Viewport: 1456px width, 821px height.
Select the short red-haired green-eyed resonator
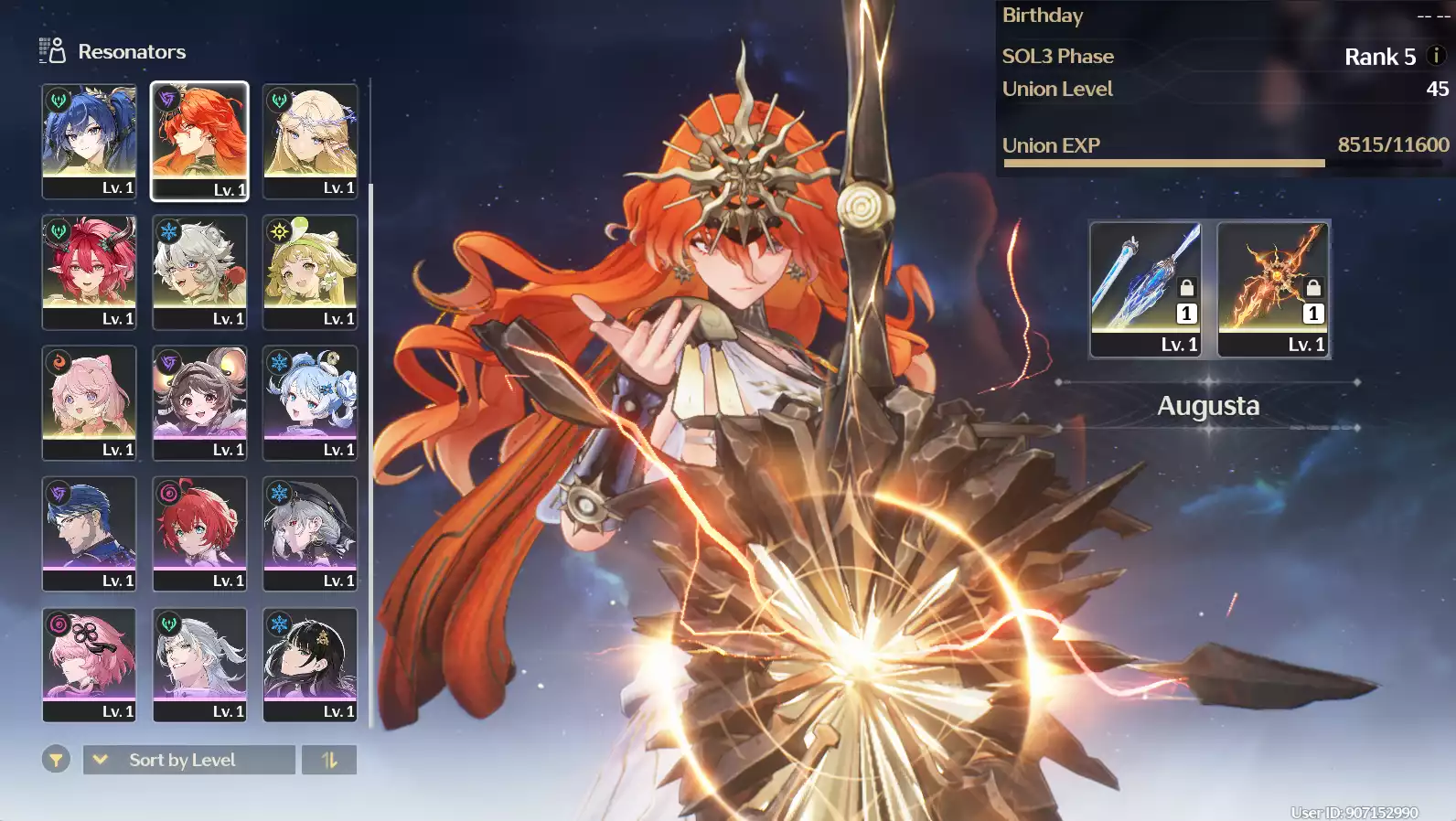point(199,533)
